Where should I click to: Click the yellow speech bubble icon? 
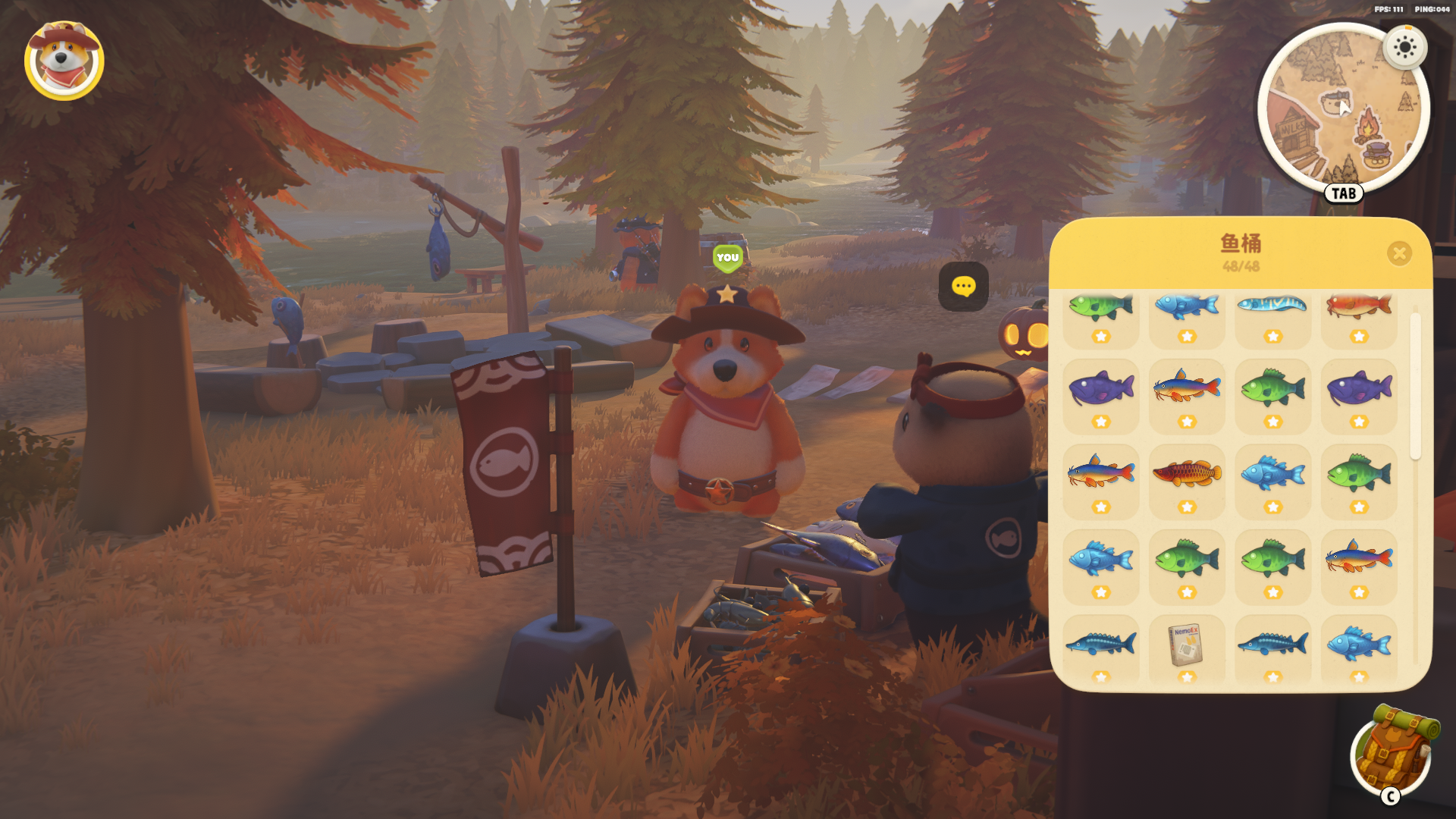963,287
